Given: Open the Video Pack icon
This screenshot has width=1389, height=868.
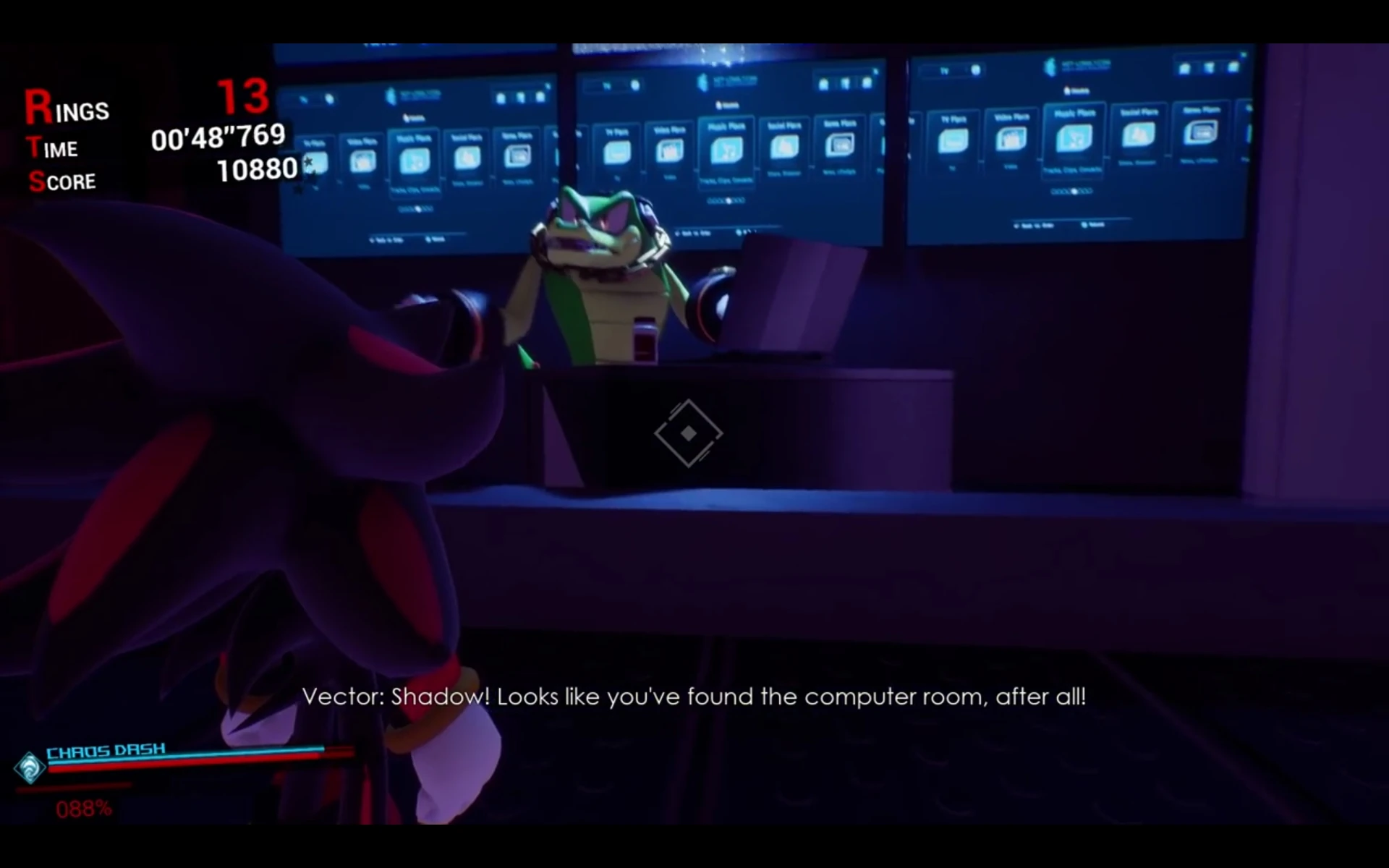Looking at the screenshot, I should point(669,152).
